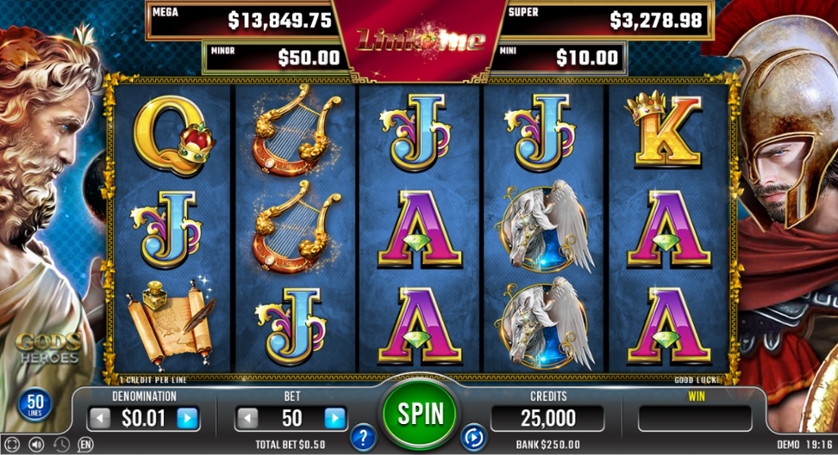Increase the denomination with the blue arrow
Image resolution: width=838 pixels, height=455 pixels.
click(x=187, y=418)
